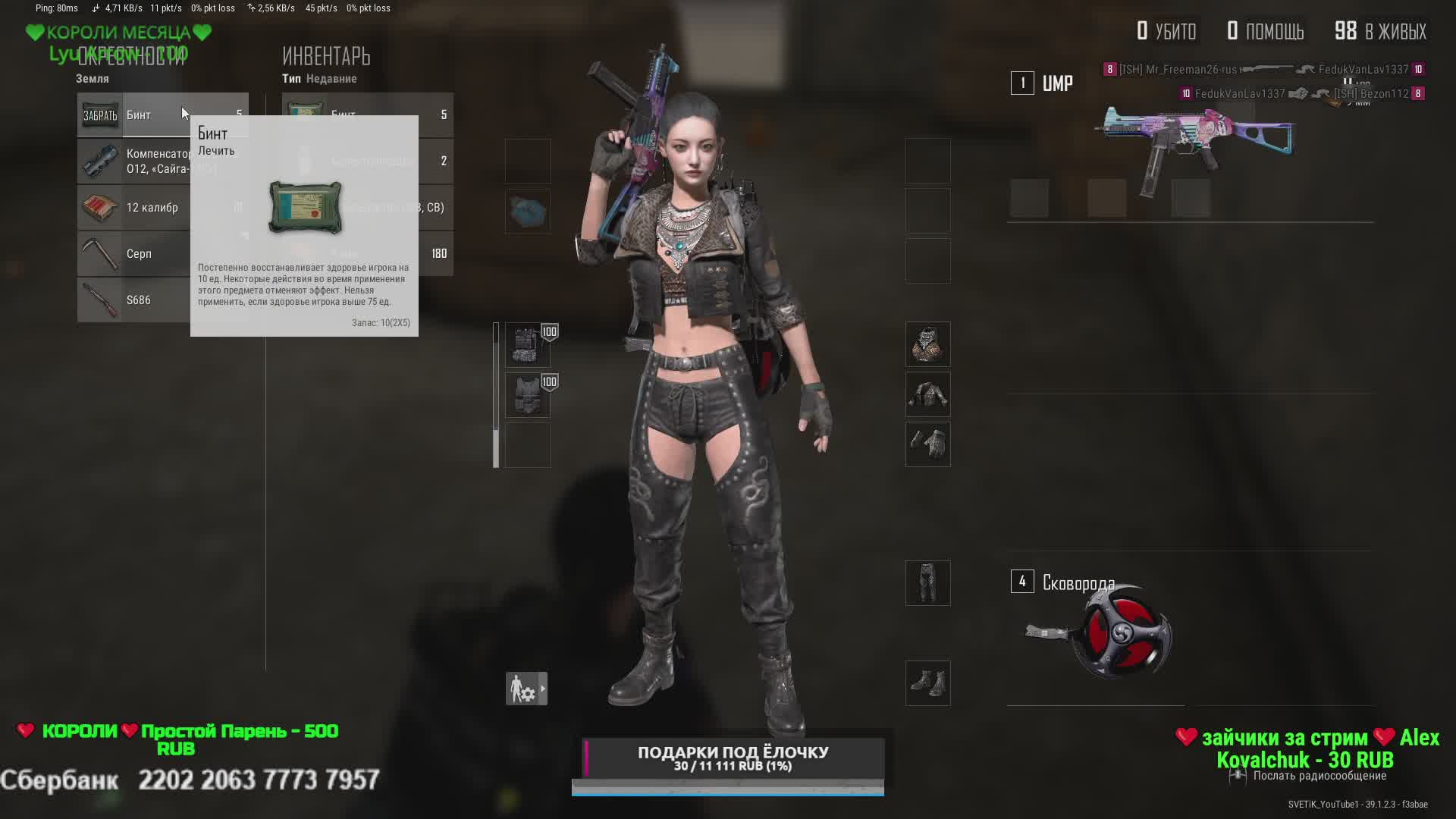1456x819 pixels.
Task: Sort inventory by Тип
Action: 291,79
